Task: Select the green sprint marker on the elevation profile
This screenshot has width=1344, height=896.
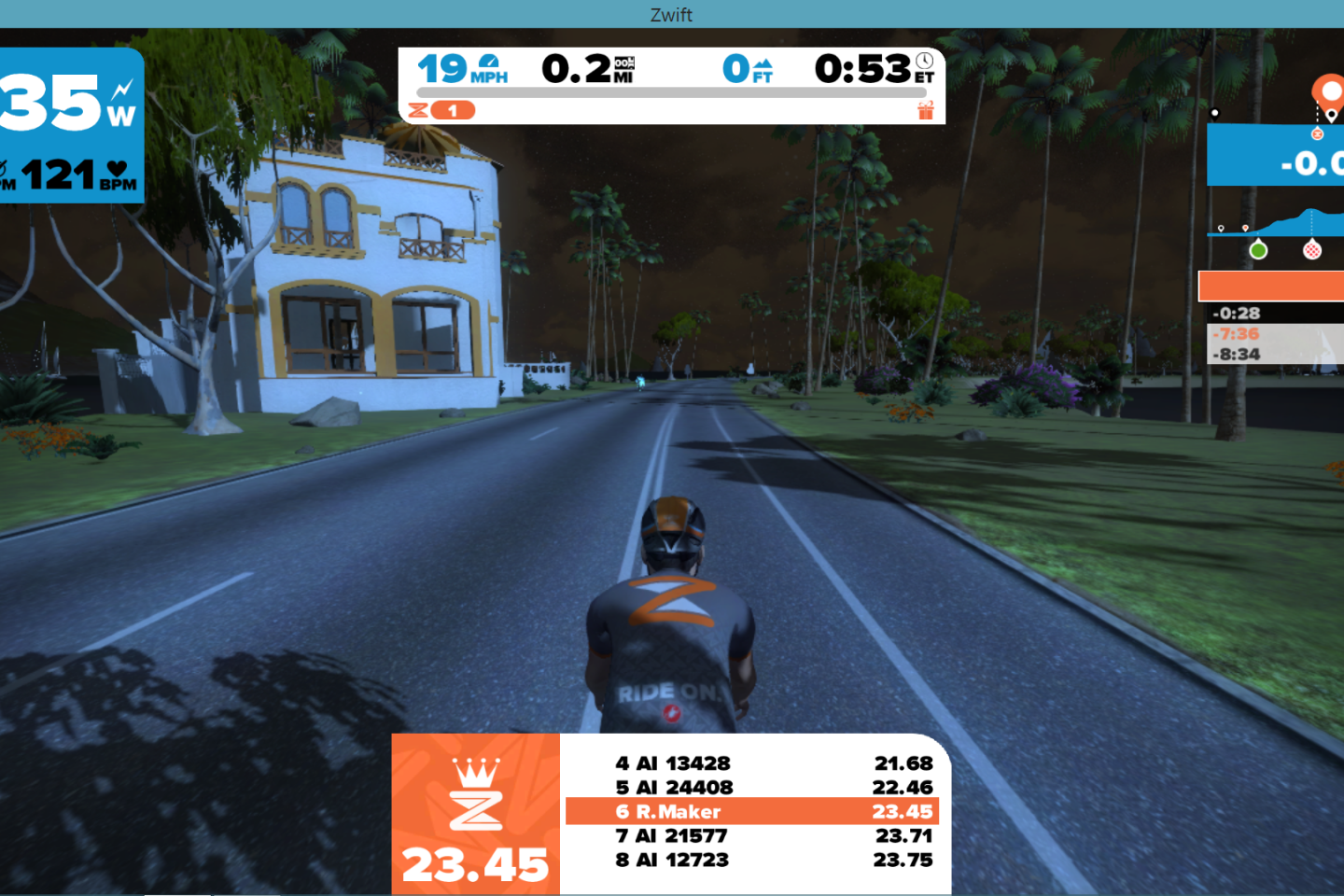Action: (x=1259, y=248)
